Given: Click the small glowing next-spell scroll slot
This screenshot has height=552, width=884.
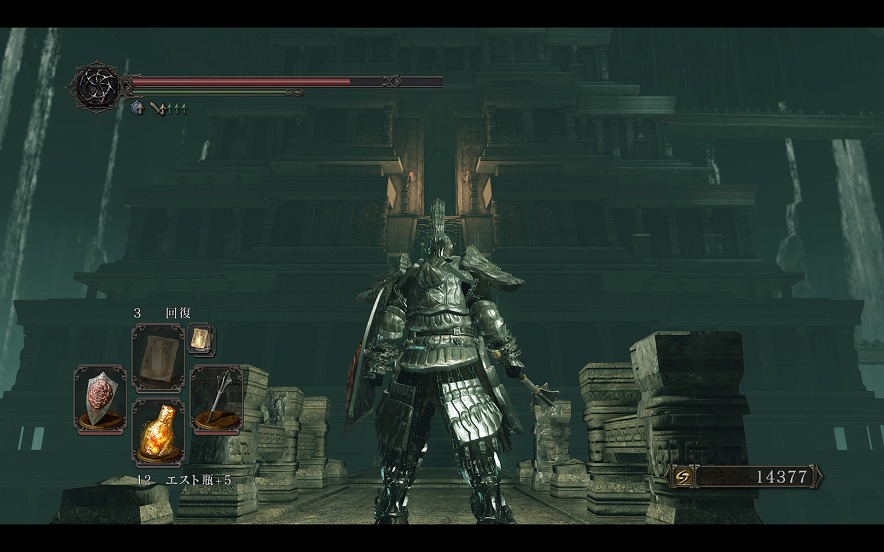Looking at the screenshot, I should (199, 340).
